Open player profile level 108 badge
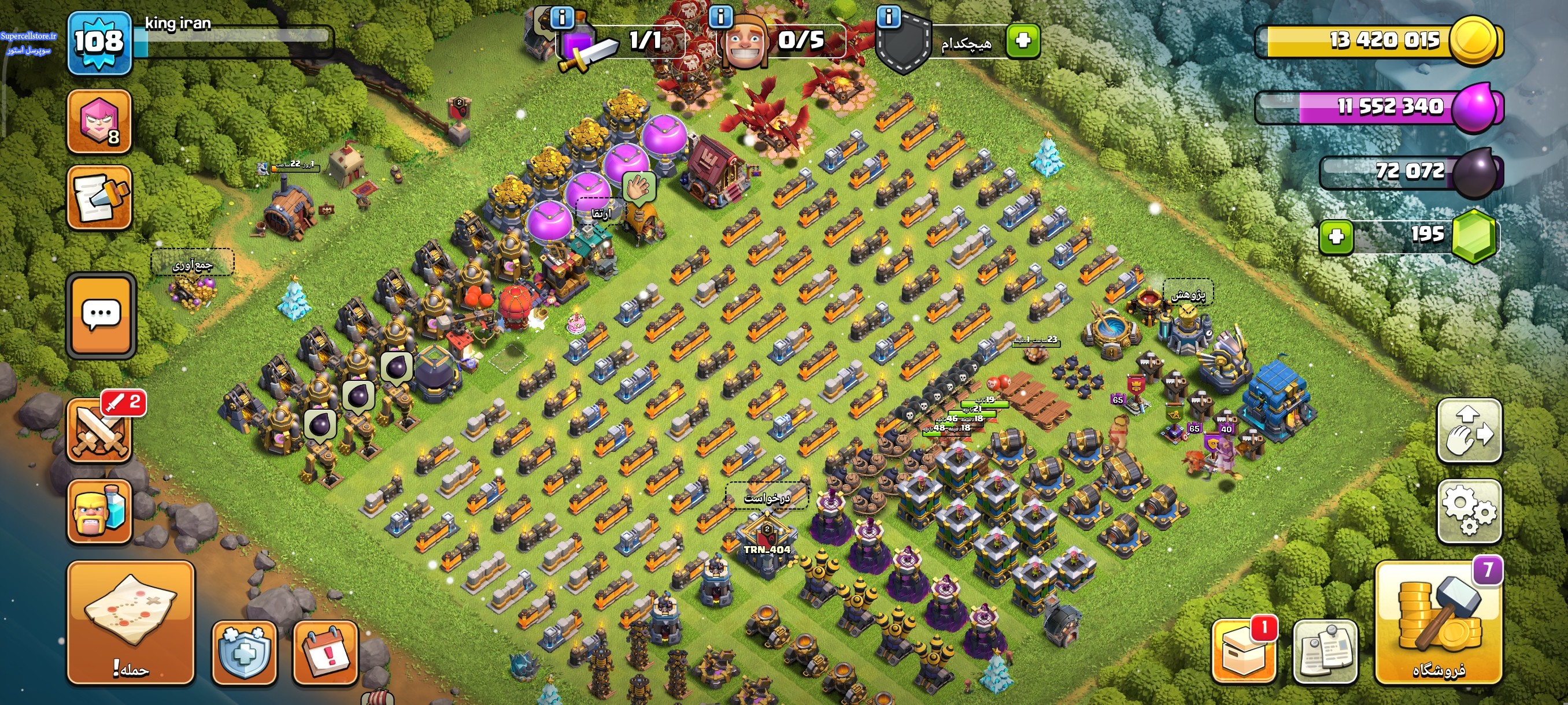 [99, 43]
